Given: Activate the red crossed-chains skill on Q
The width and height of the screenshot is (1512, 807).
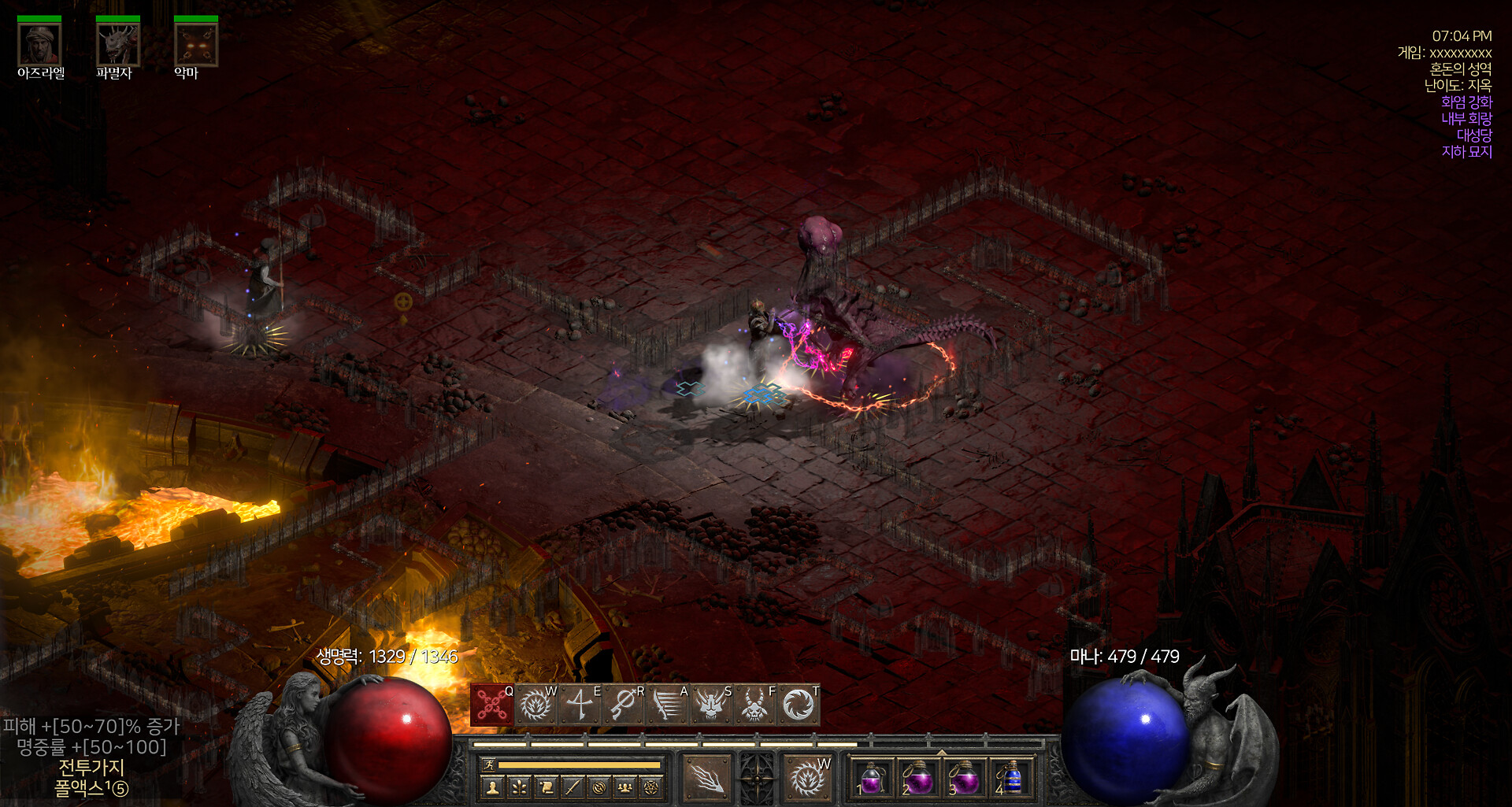Looking at the screenshot, I should tap(492, 705).
